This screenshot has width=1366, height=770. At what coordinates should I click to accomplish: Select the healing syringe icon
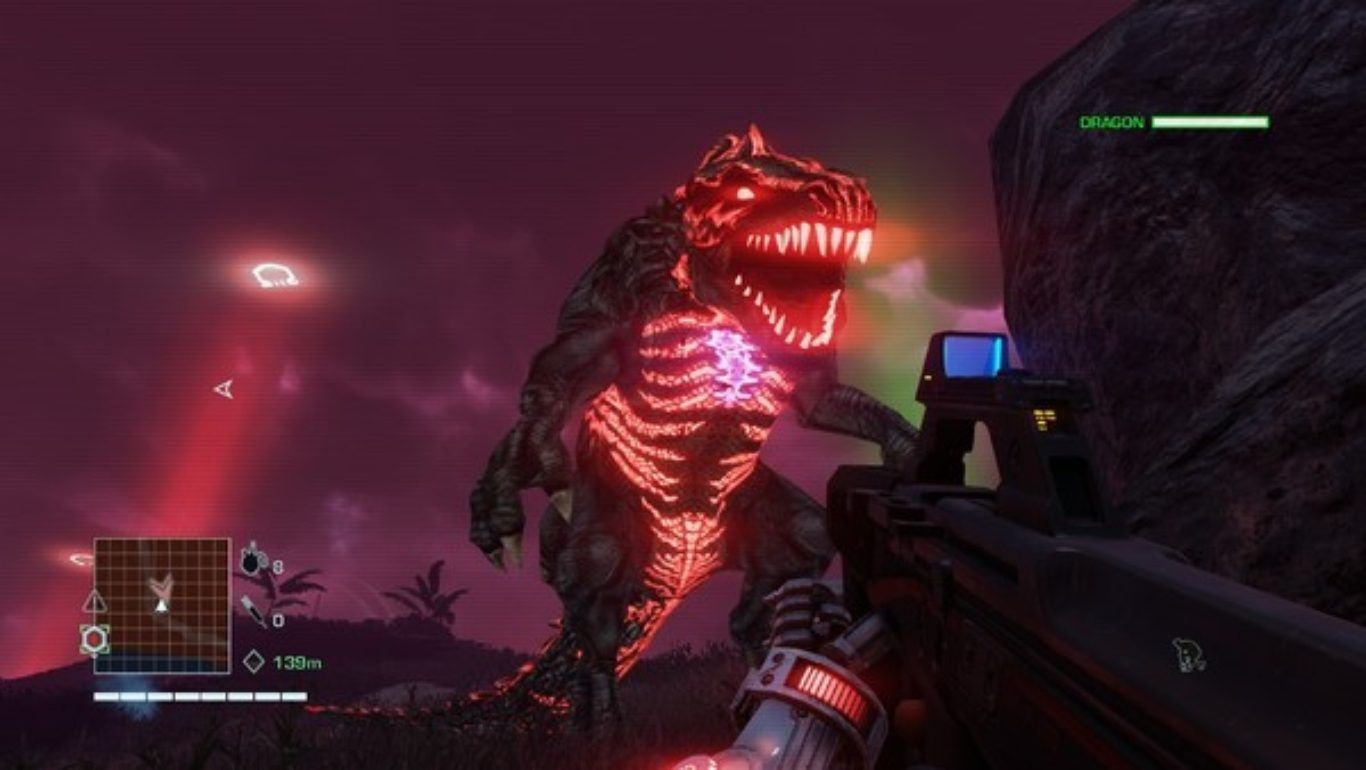tap(252, 611)
